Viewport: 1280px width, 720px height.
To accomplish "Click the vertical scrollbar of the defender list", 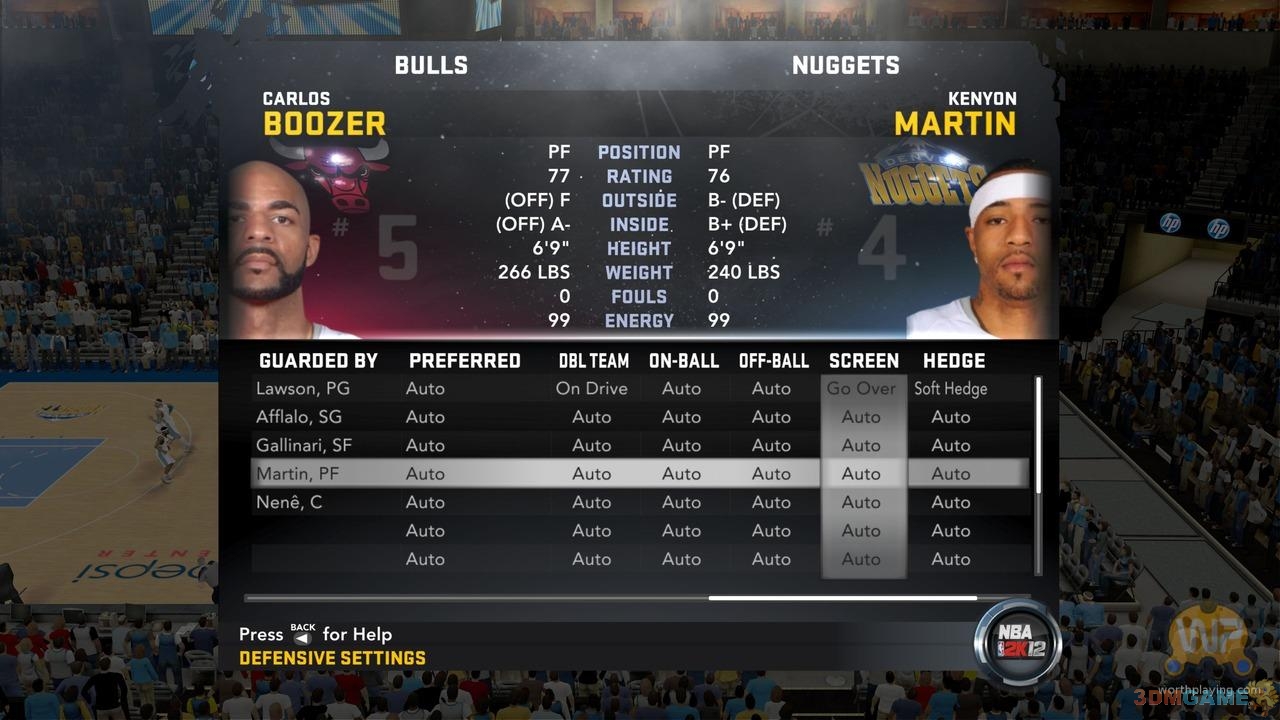I will coord(1038,434).
